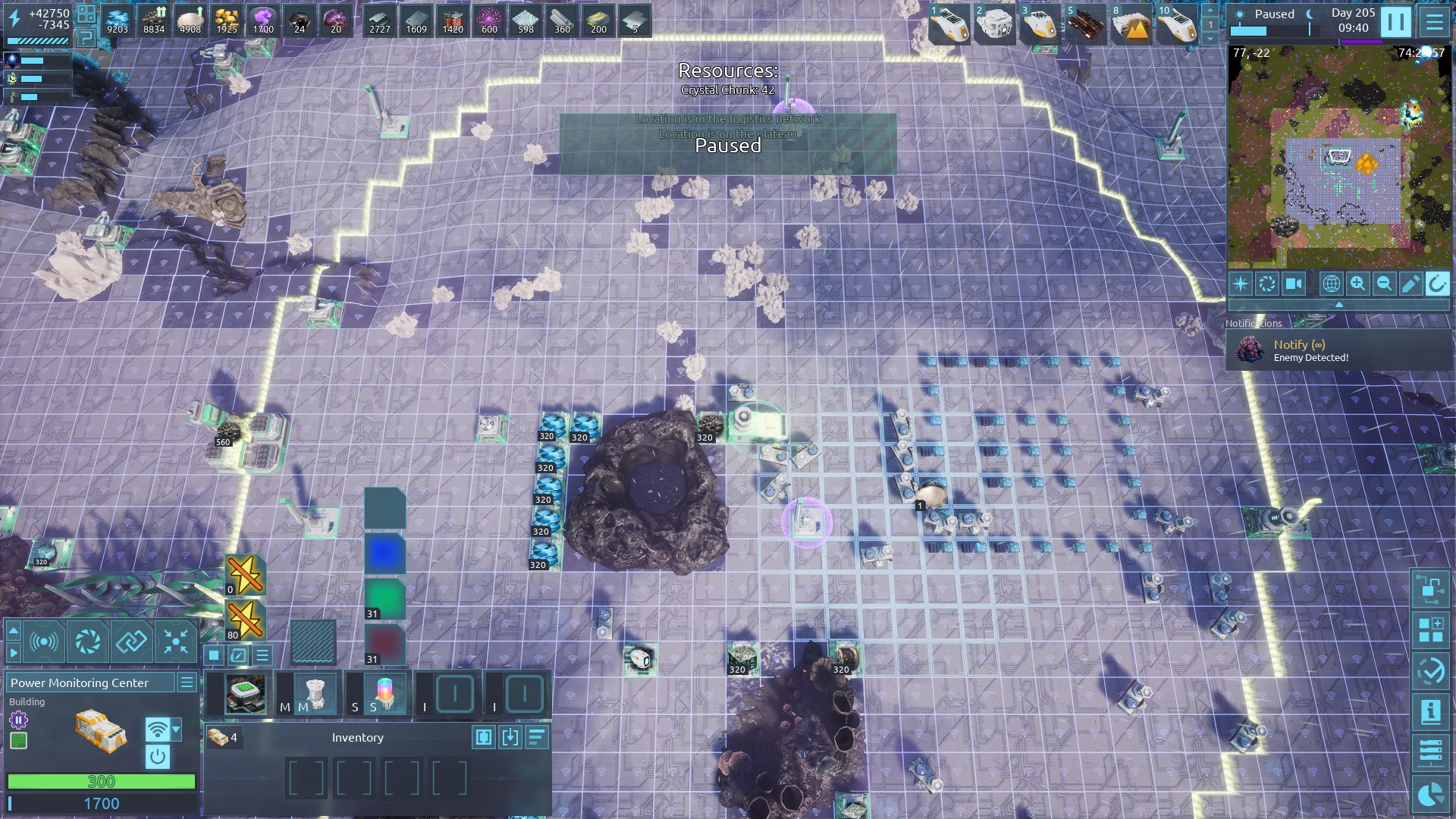Toggle the camera button under the minimap
1456x819 pixels.
point(1294,284)
